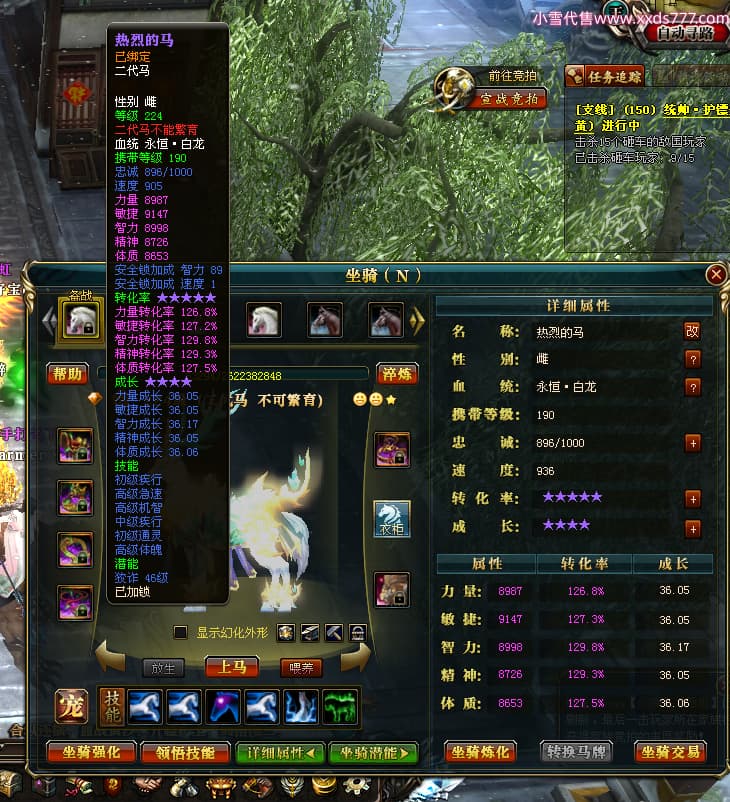730x802 pixels.
Task: Open 坐骑交易 mount trade
Action: point(671,752)
